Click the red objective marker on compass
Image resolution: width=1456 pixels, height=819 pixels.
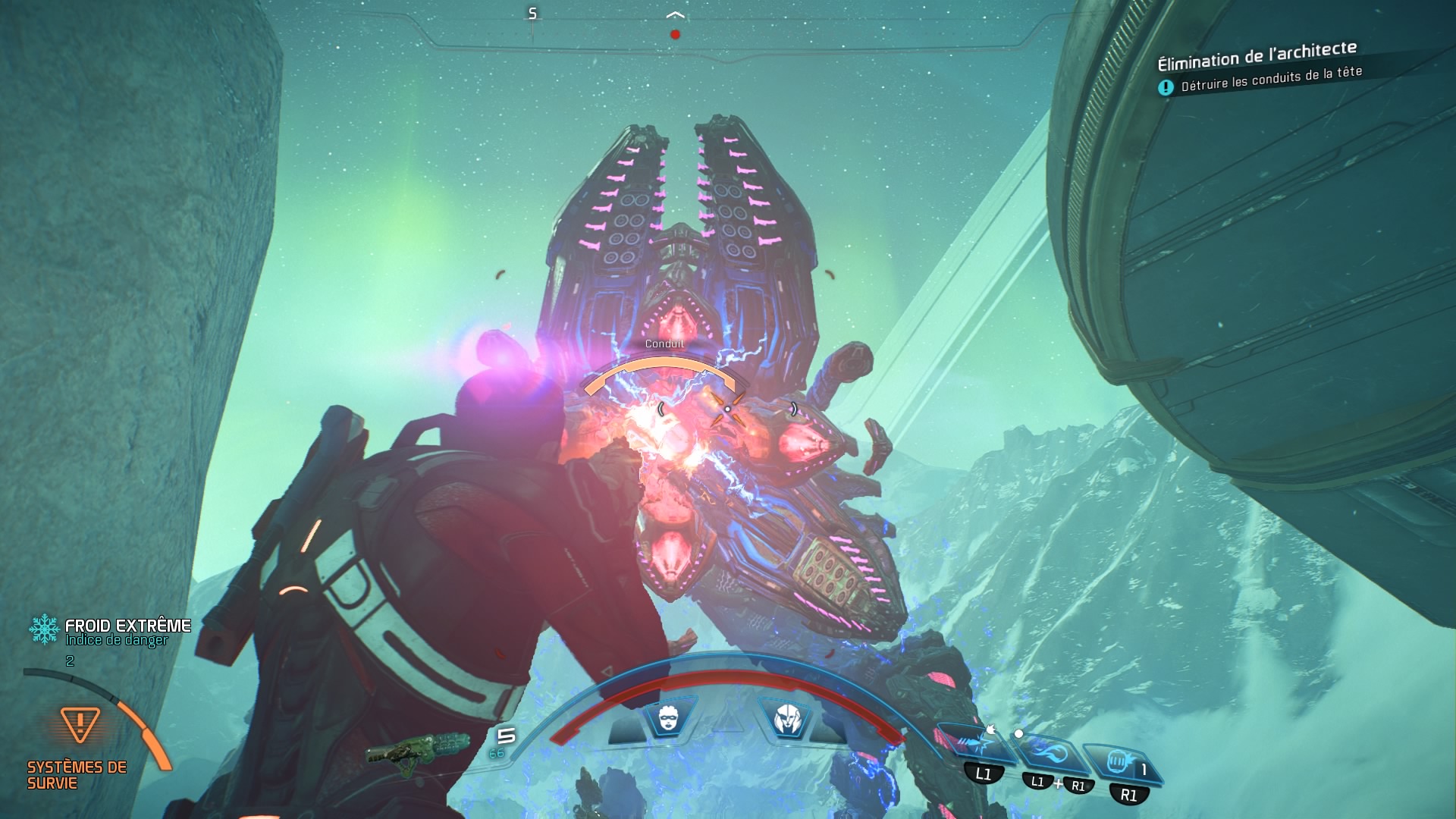(x=675, y=34)
